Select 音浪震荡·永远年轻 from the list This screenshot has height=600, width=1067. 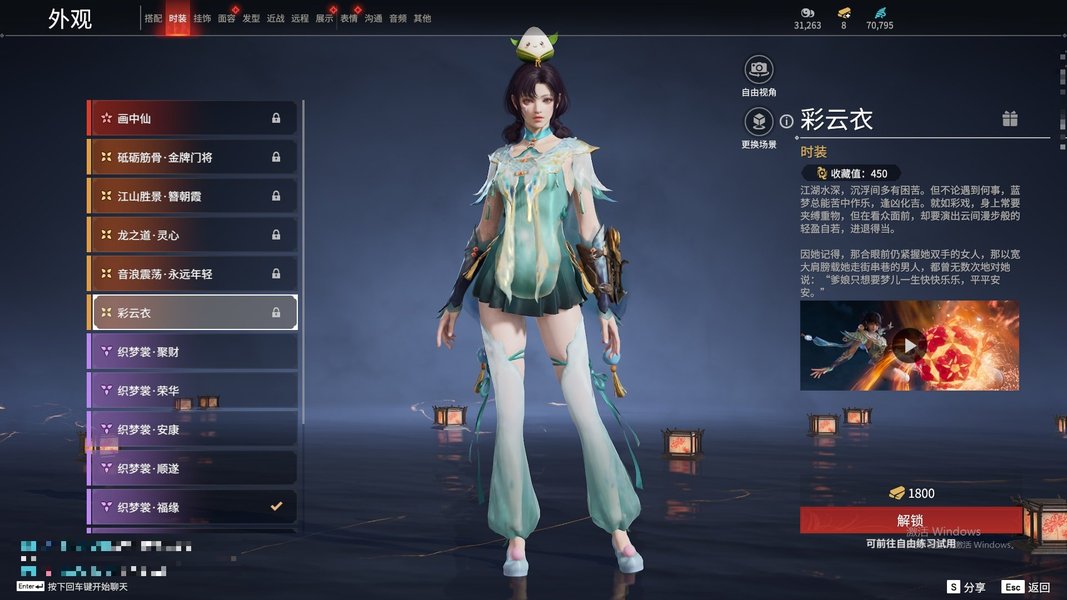(x=192, y=274)
